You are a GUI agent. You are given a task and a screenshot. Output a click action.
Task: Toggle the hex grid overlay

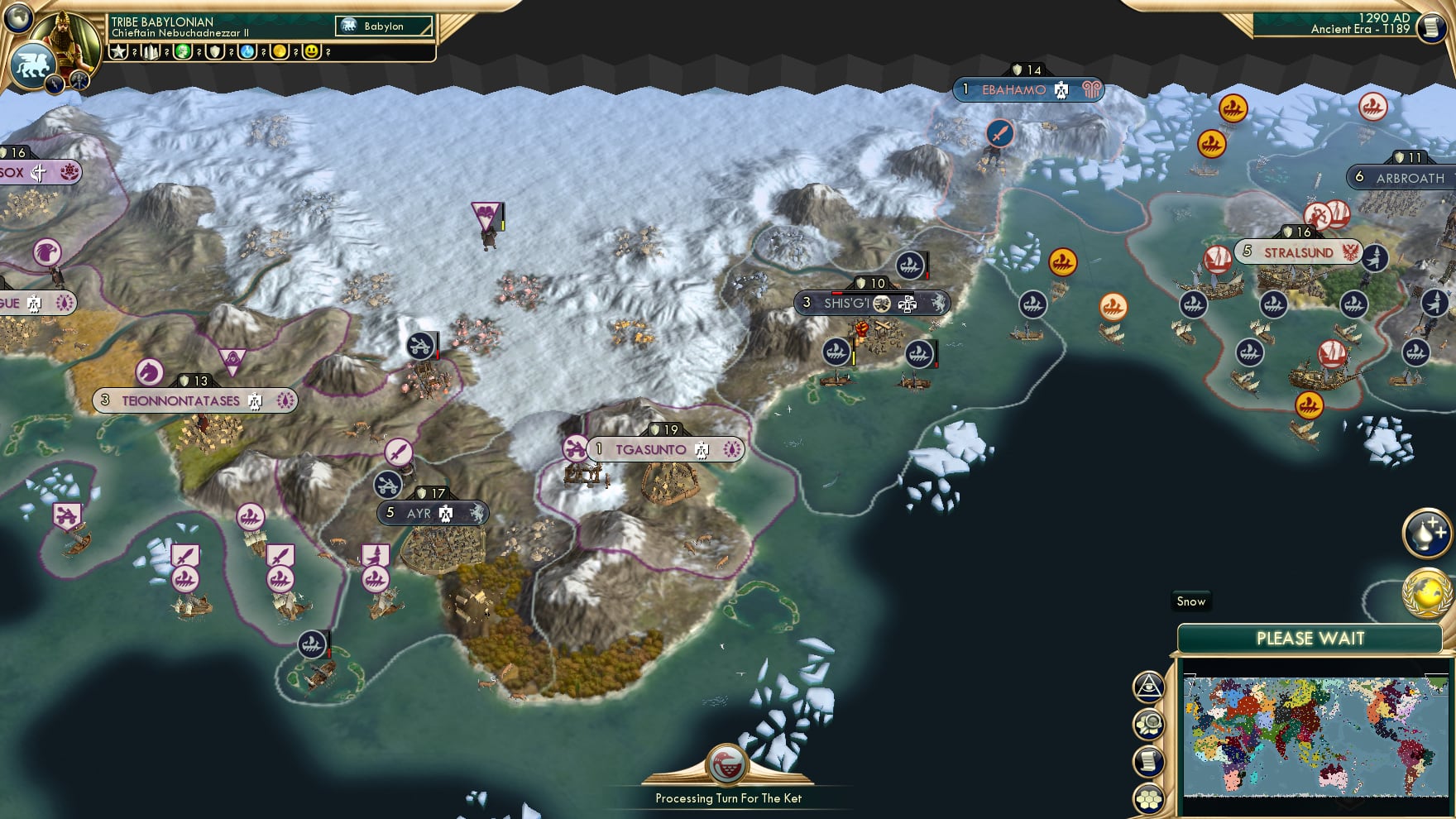pyautogui.click(x=1148, y=797)
